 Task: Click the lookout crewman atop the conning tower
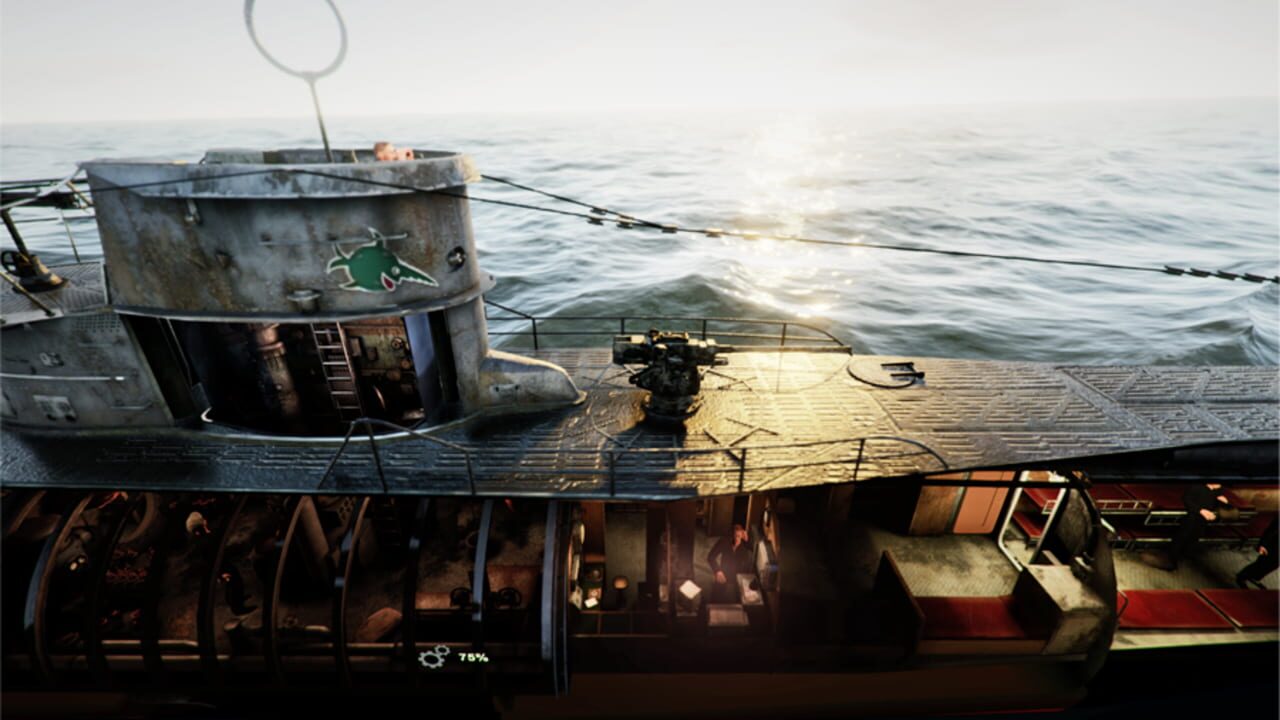[x=388, y=152]
